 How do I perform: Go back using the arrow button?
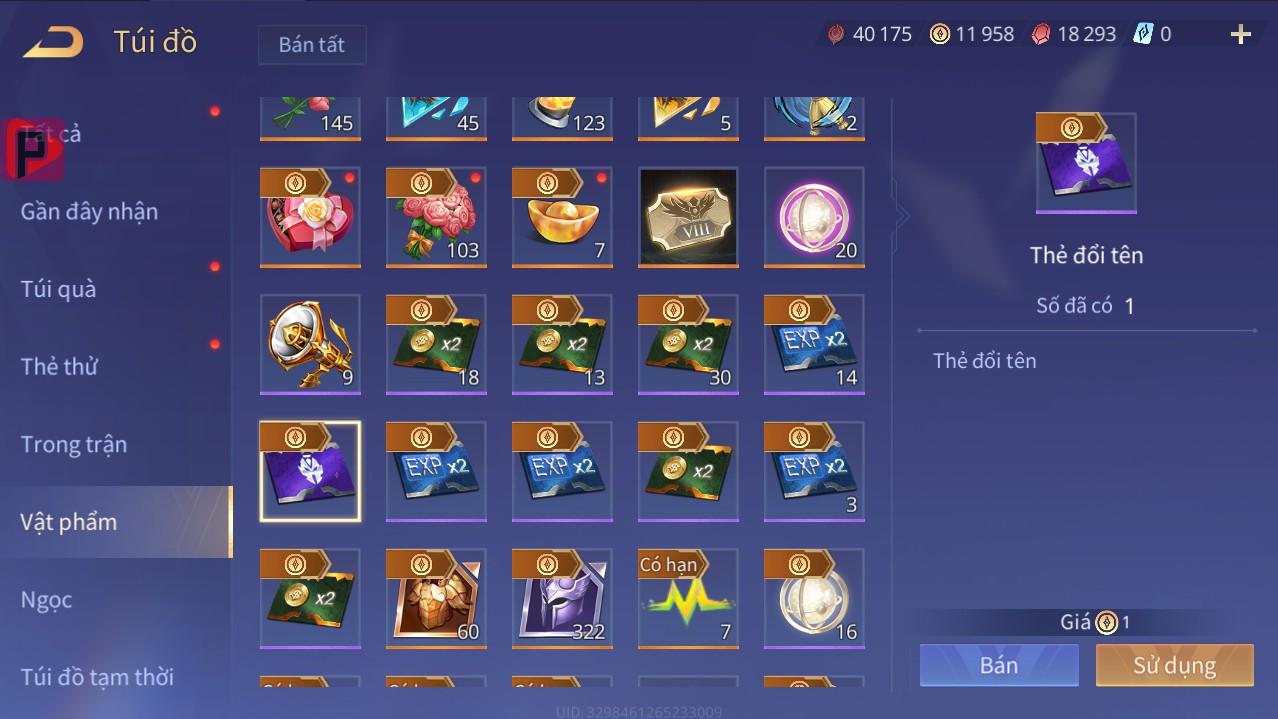pyautogui.click(x=54, y=42)
